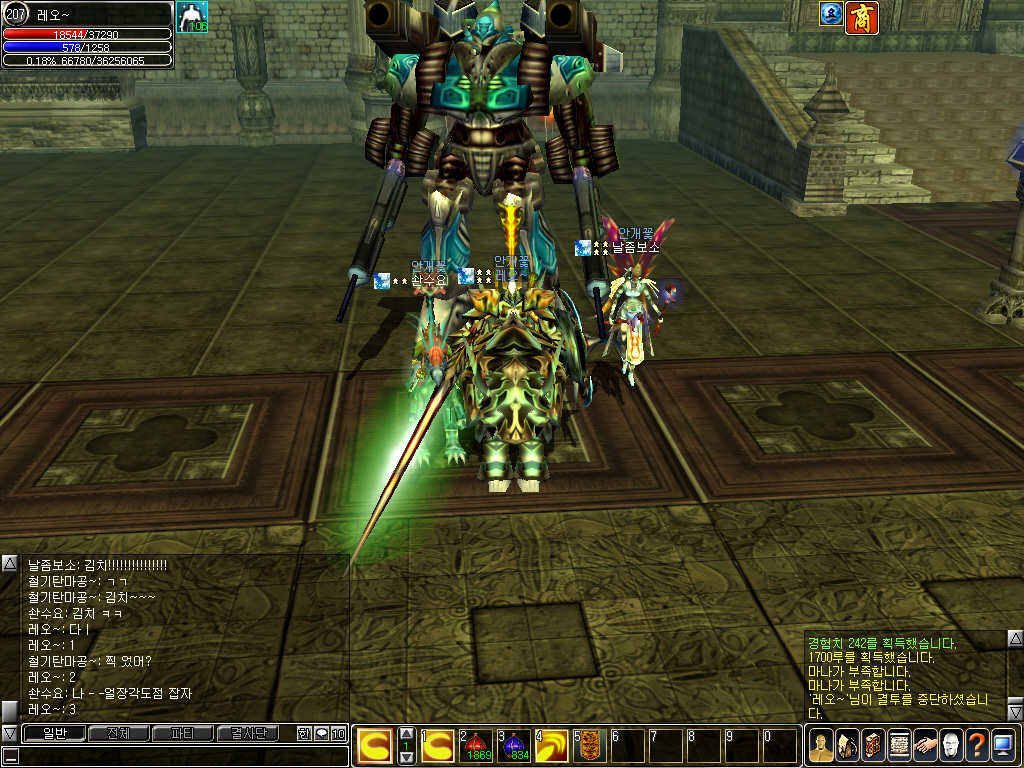Open help with the question mark icon

[976, 745]
